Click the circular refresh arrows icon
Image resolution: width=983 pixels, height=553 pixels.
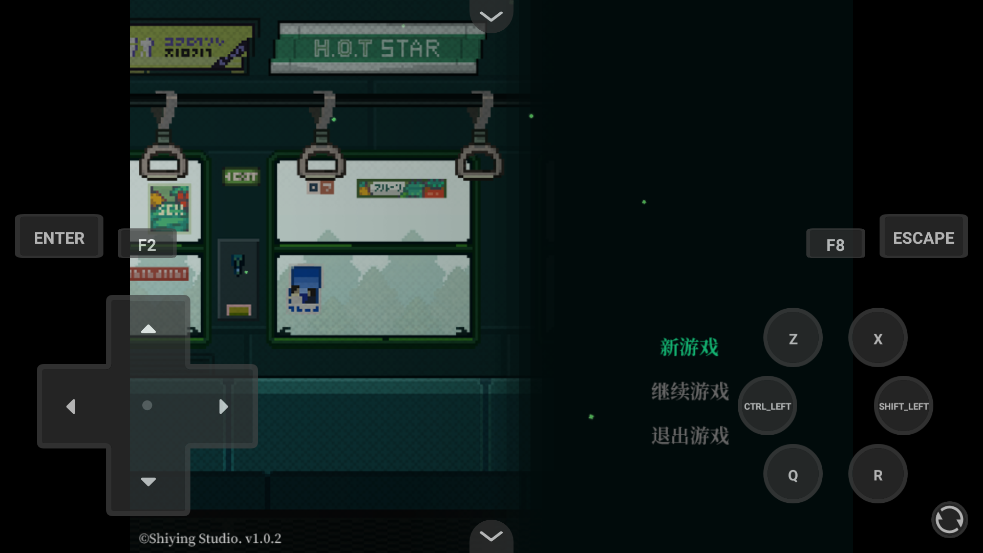coord(949,519)
